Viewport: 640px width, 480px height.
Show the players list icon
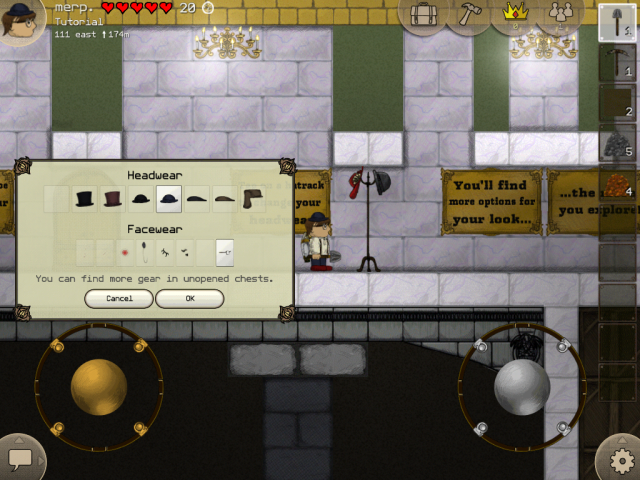[x=560, y=14]
